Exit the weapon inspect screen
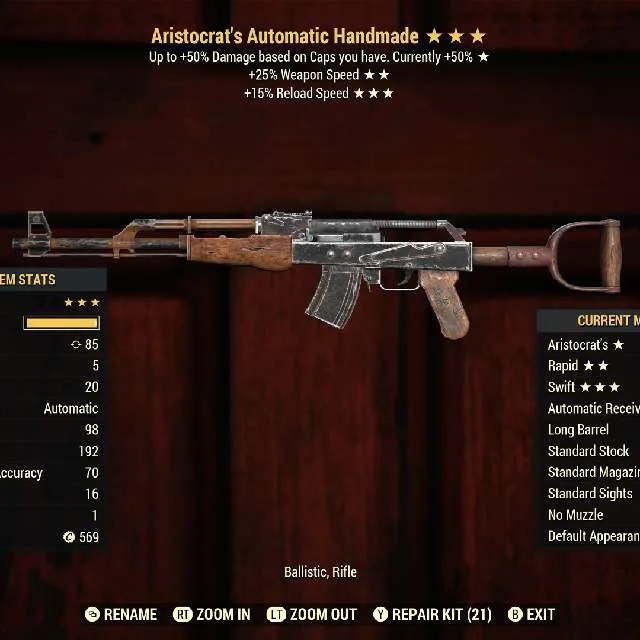The image size is (640, 640). pyautogui.click(x=532, y=614)
